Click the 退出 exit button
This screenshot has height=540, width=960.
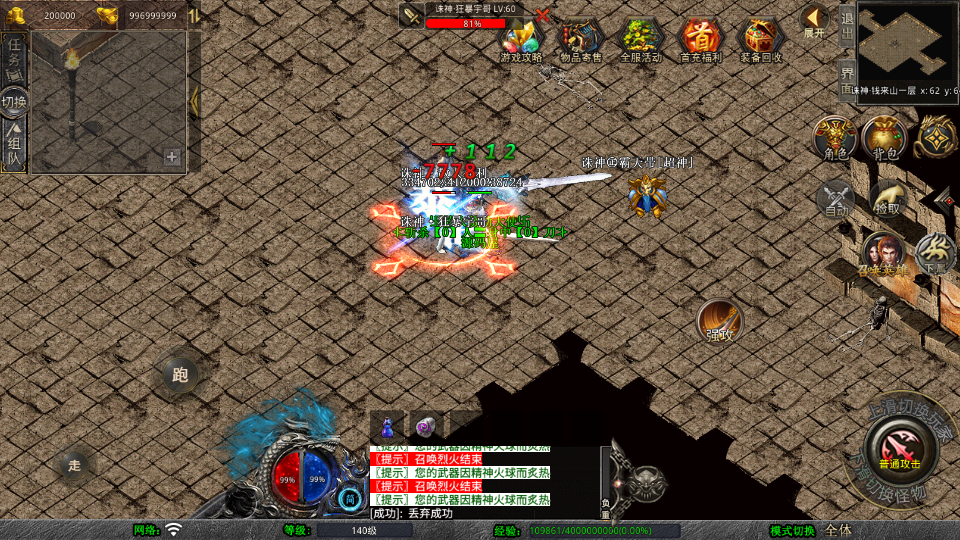(x=846, y=23)
